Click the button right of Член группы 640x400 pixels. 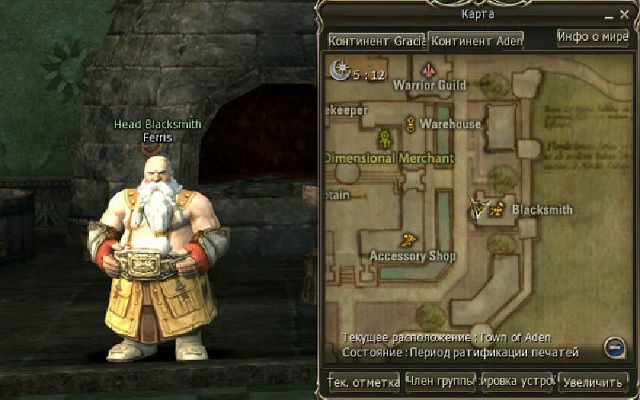point(517,382)
